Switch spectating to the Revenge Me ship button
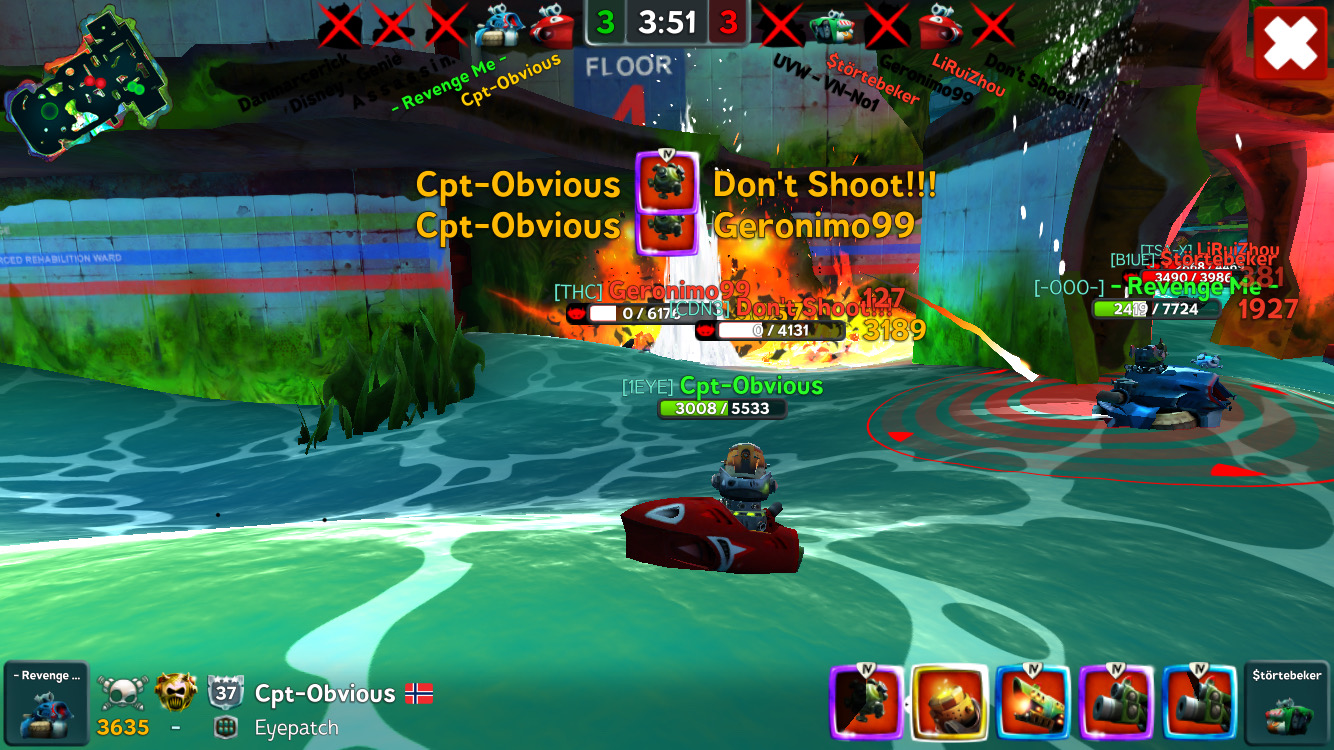Screen dimensions: 1334x750 click(x=45, y=704)
